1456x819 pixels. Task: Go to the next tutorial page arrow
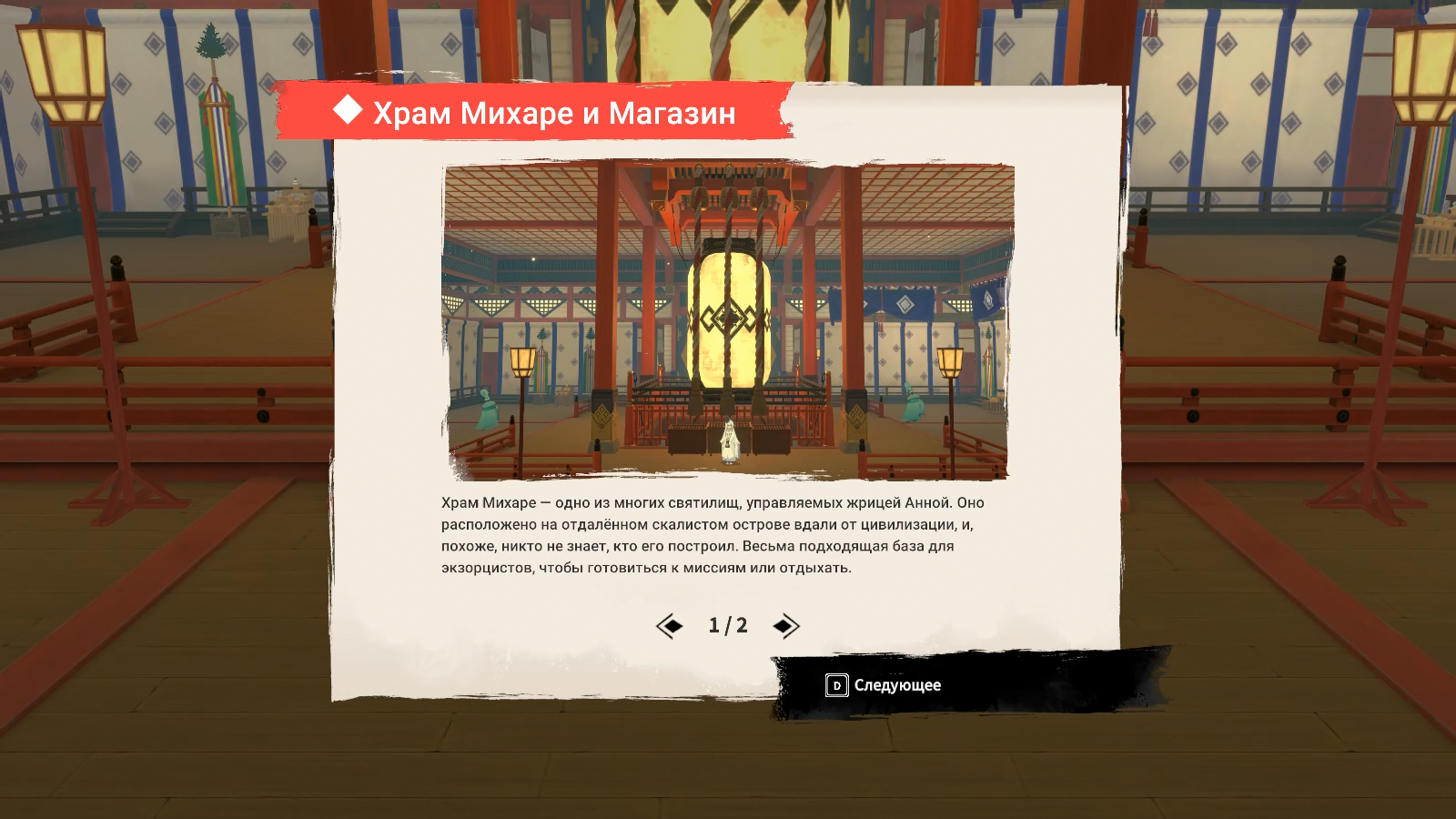point(785,626)
